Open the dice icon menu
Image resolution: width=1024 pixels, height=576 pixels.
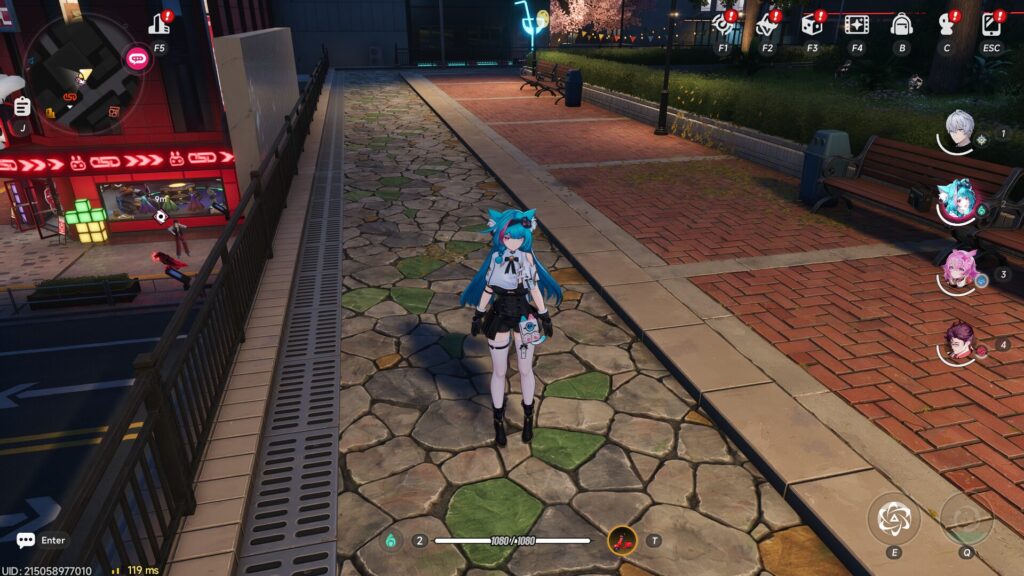[x=812, y=24]
